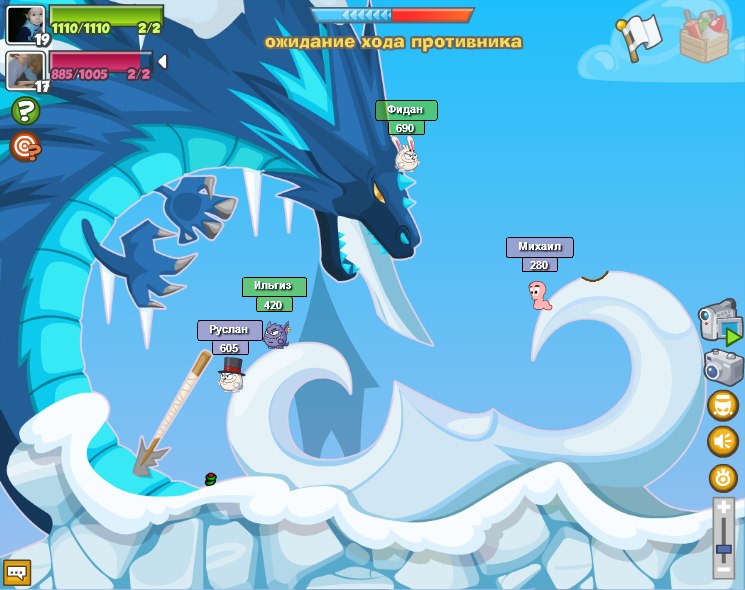Image resolution: width=745 pixels, height=590 pixels.
Task: Click the orange target hint icon
Action: pyautogui.click(x=25, y=147)
